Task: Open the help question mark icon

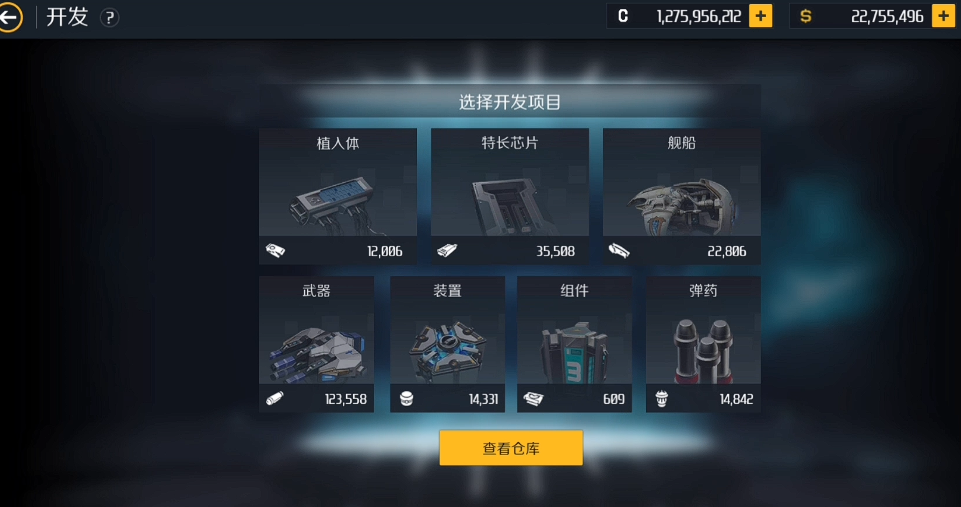Action: pyautogui.click(x=110, y=18)
